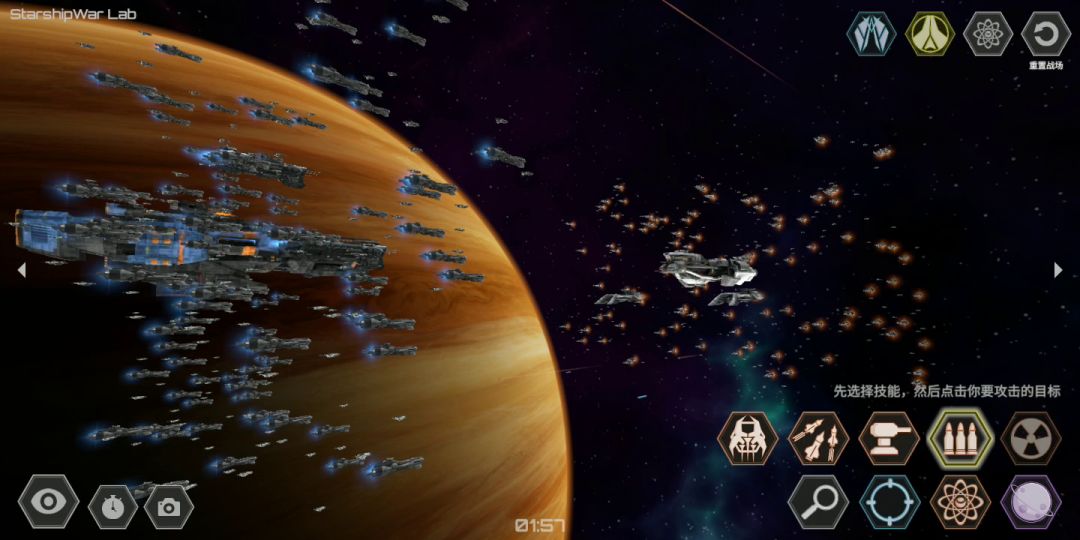
Task: Activate the nuclear radiation skill
Action: tap(1031, 438)
